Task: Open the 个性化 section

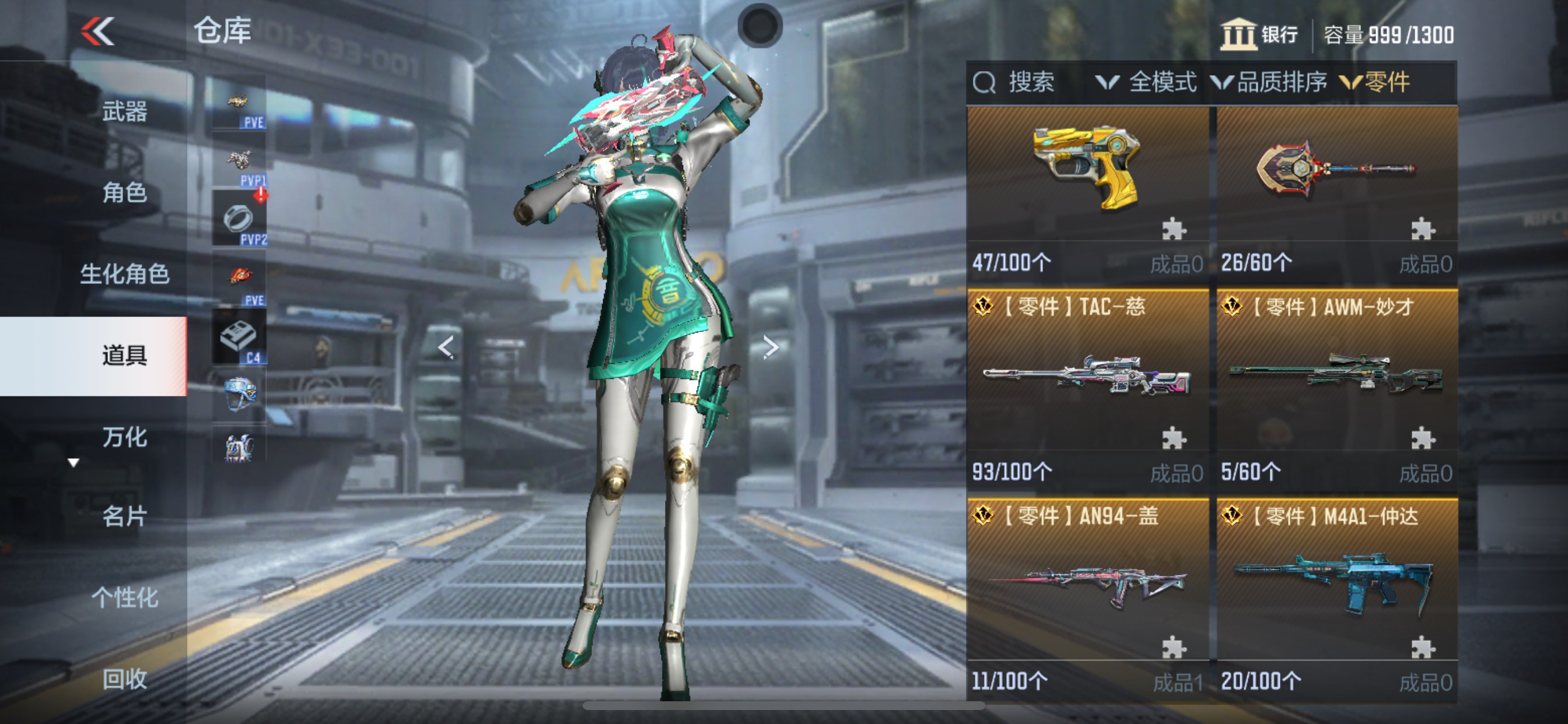Action: point(125,598)
